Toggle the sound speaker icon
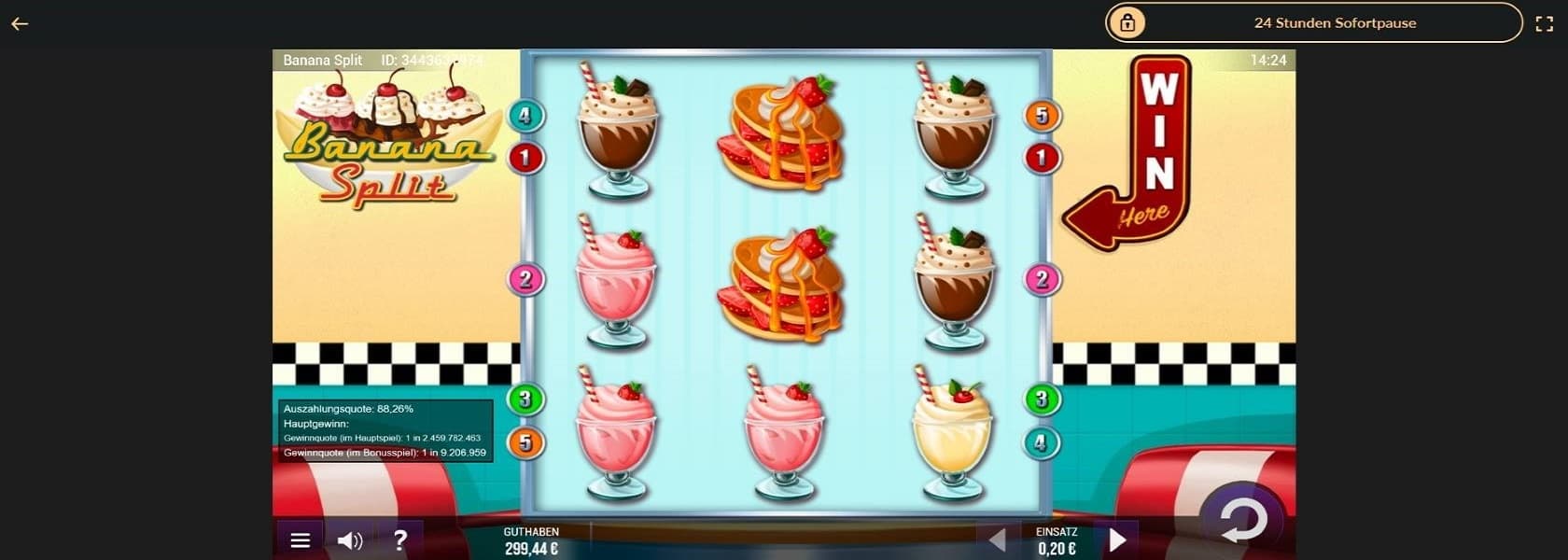Screen dimensions: 1568x560 (x=350, y=540)
